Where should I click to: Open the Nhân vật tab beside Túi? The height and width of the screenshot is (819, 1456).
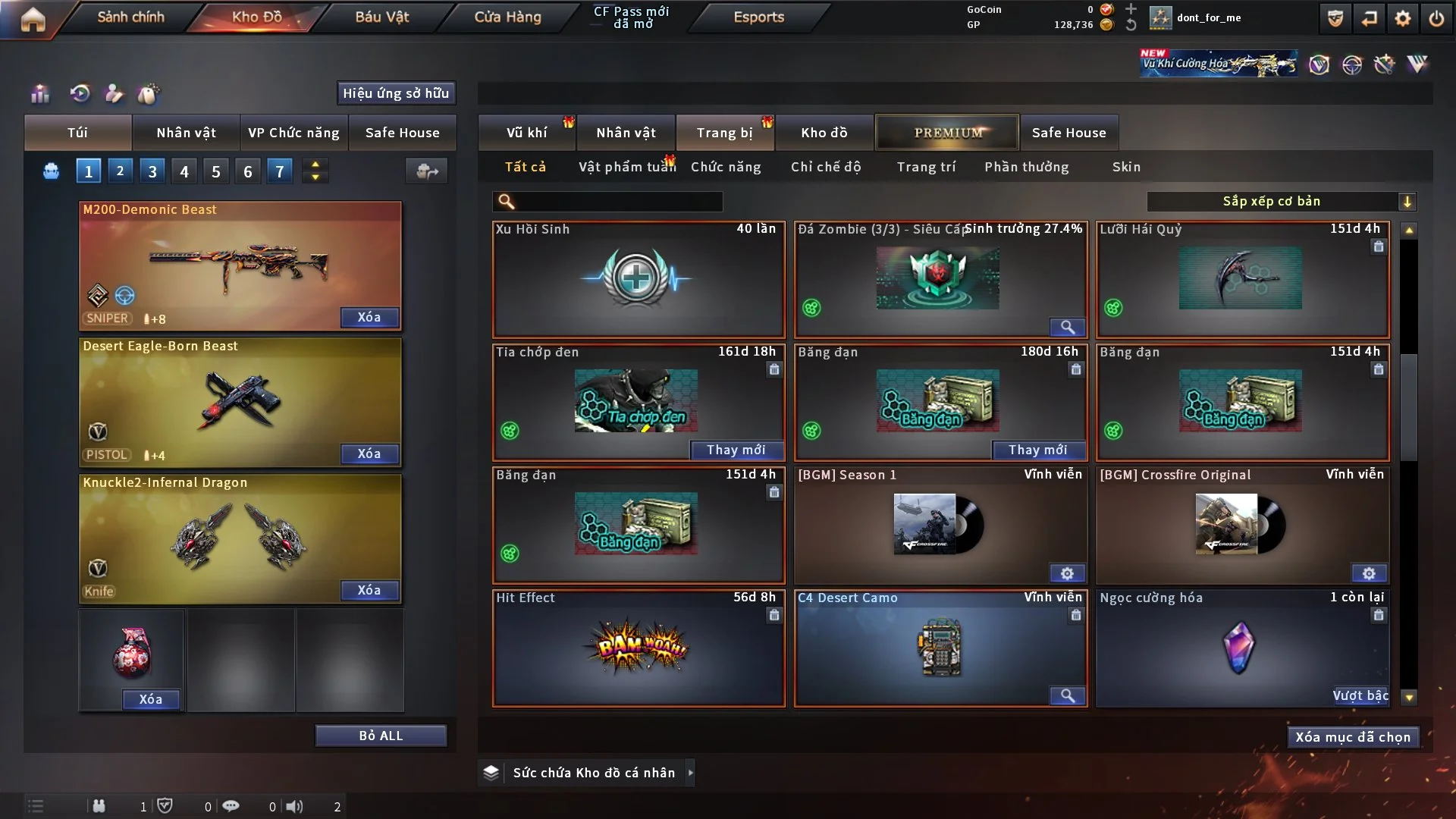186,133
